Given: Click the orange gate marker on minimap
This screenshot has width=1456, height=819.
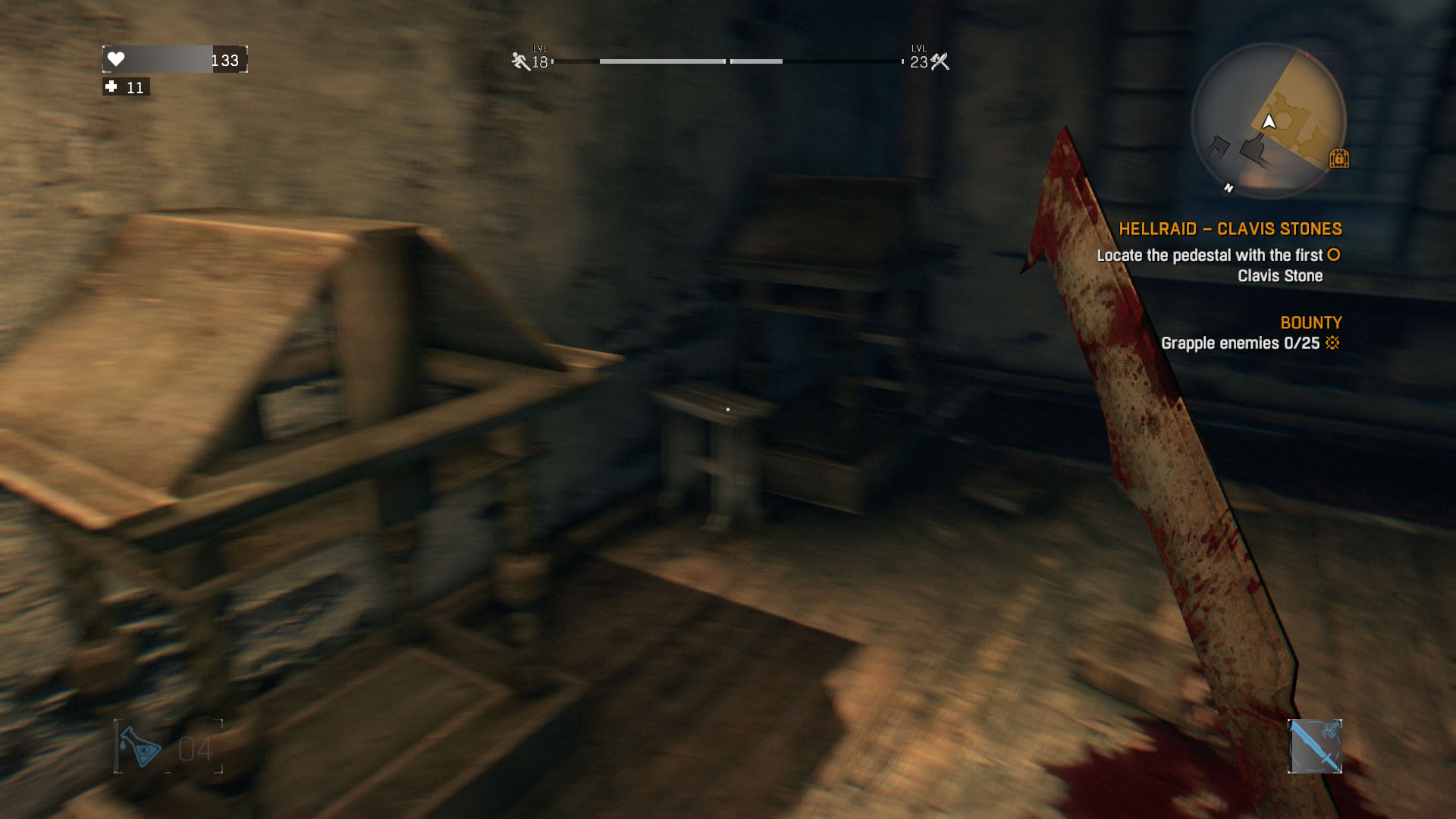Looking at the screenshot, I should point(1338,158).
